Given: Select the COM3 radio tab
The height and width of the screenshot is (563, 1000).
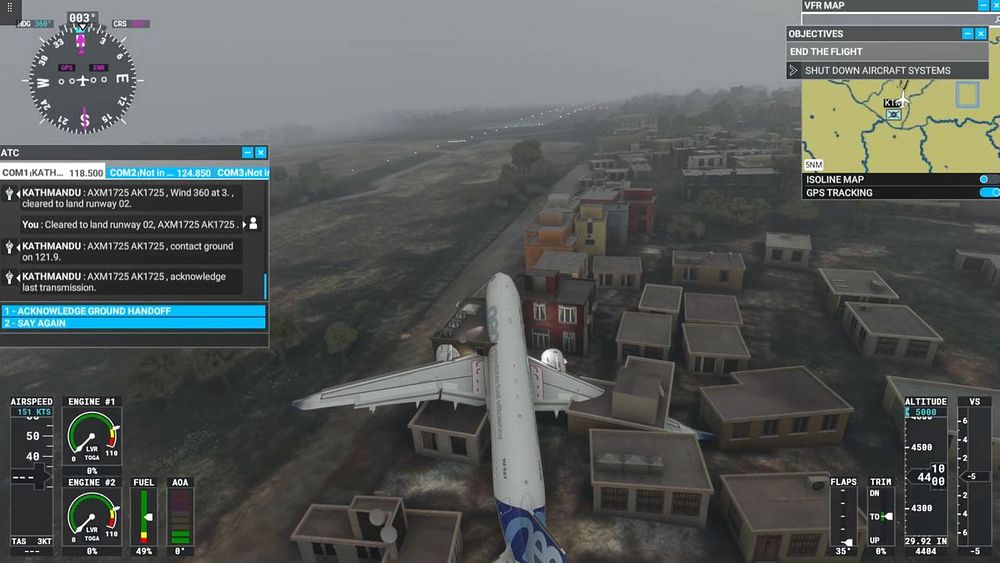Looking at the screenshot, I should pyautogui.click(x=243, y=173).
